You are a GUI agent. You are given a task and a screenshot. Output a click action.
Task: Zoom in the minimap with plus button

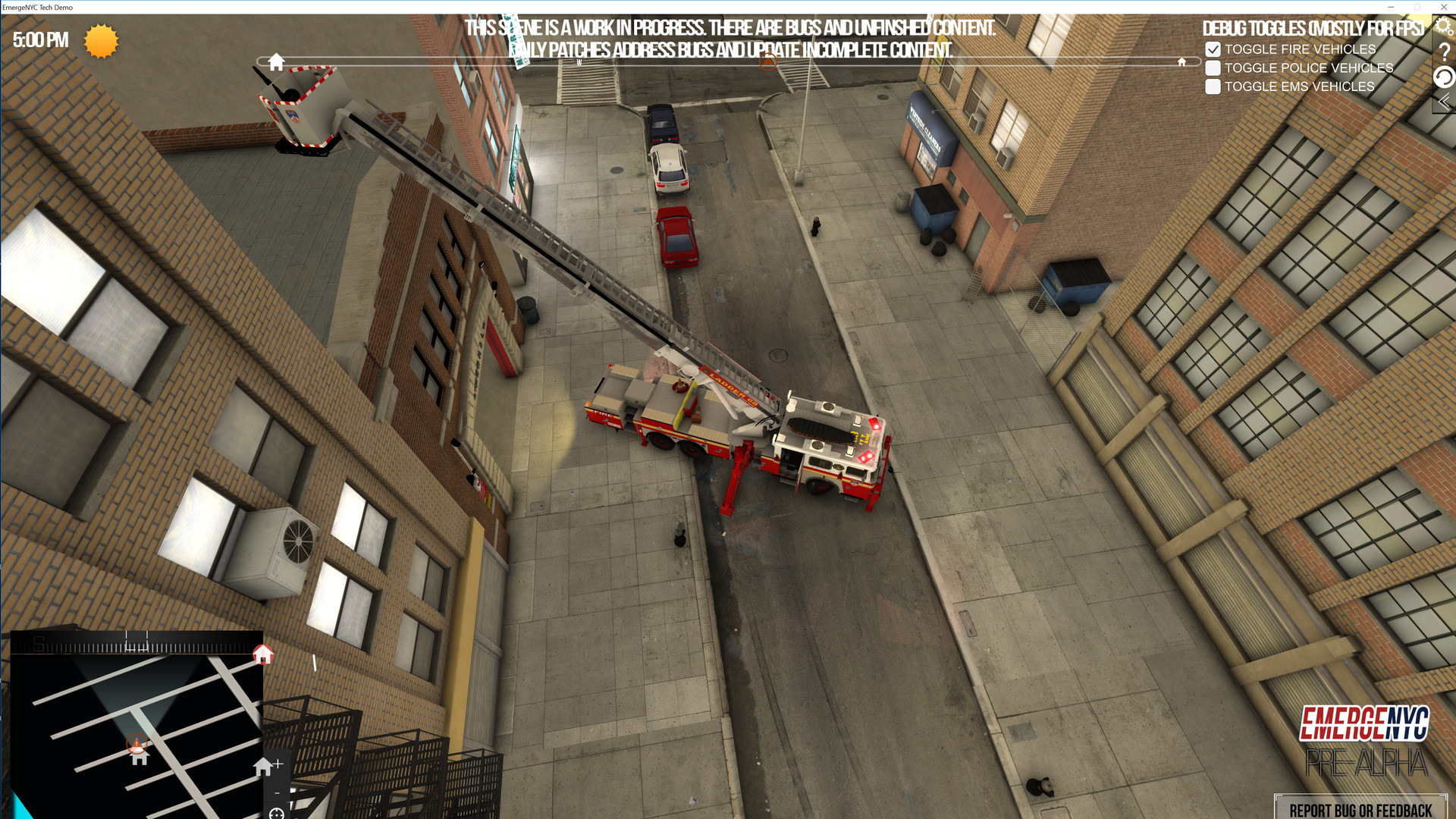pos(279,764)
